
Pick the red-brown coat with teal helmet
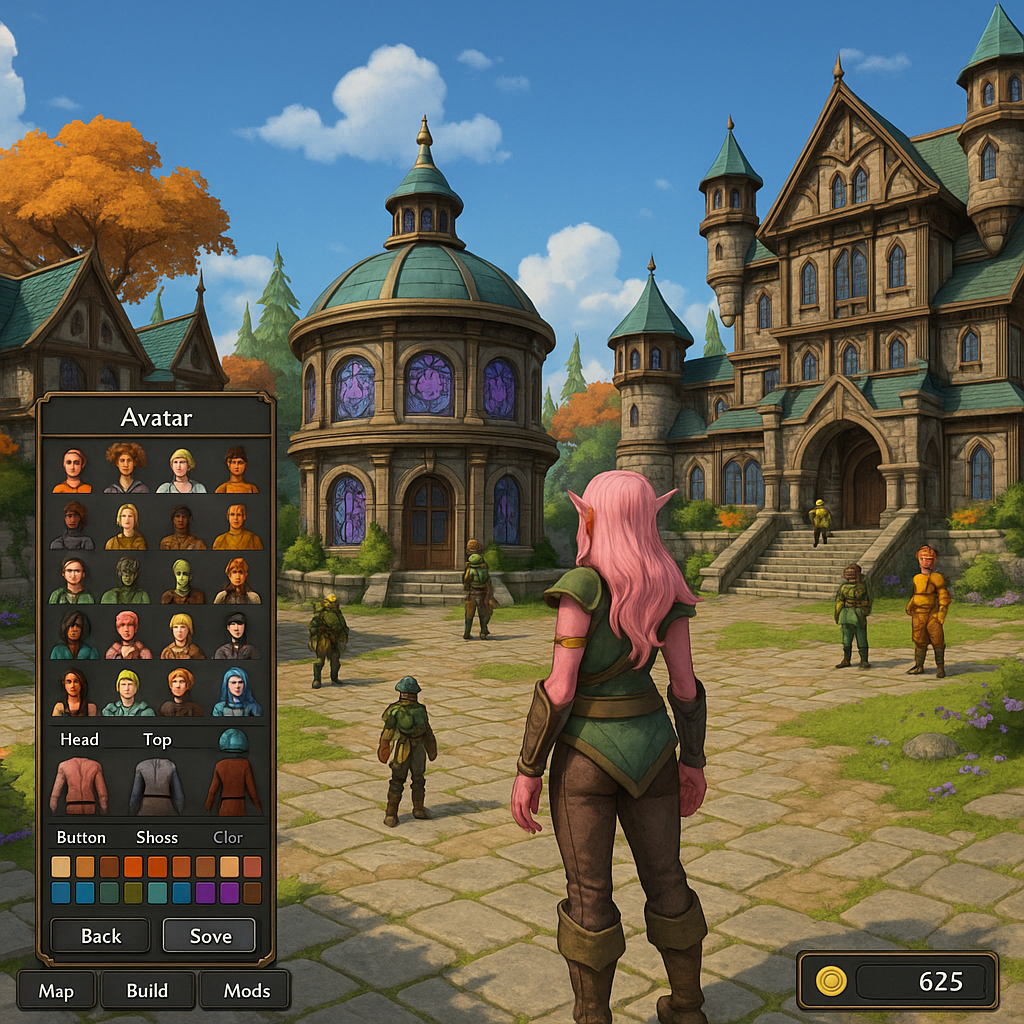[233, 775]
